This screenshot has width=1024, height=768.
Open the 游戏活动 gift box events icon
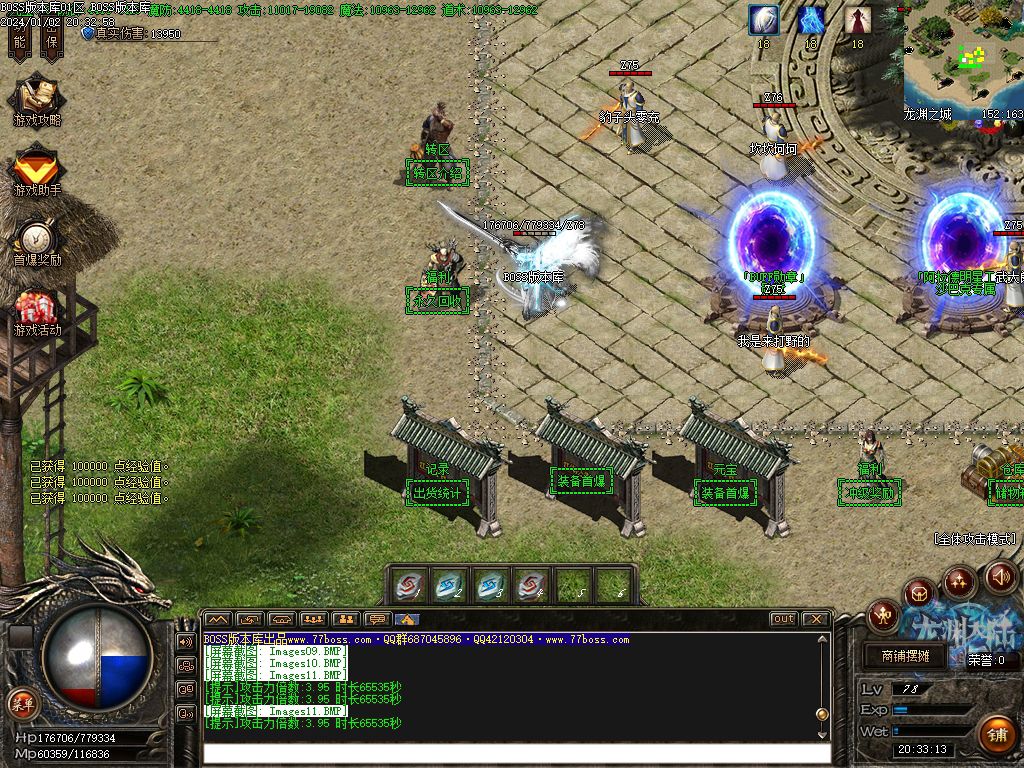click(x=37, y=309)
